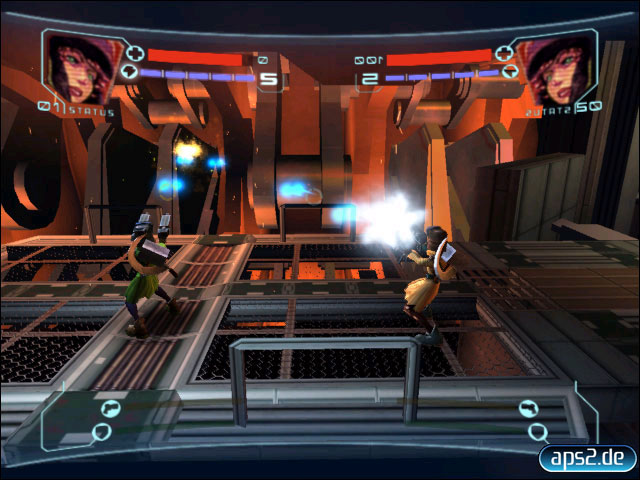Open the aps2.de watermark logo

[x=587, y=458]
